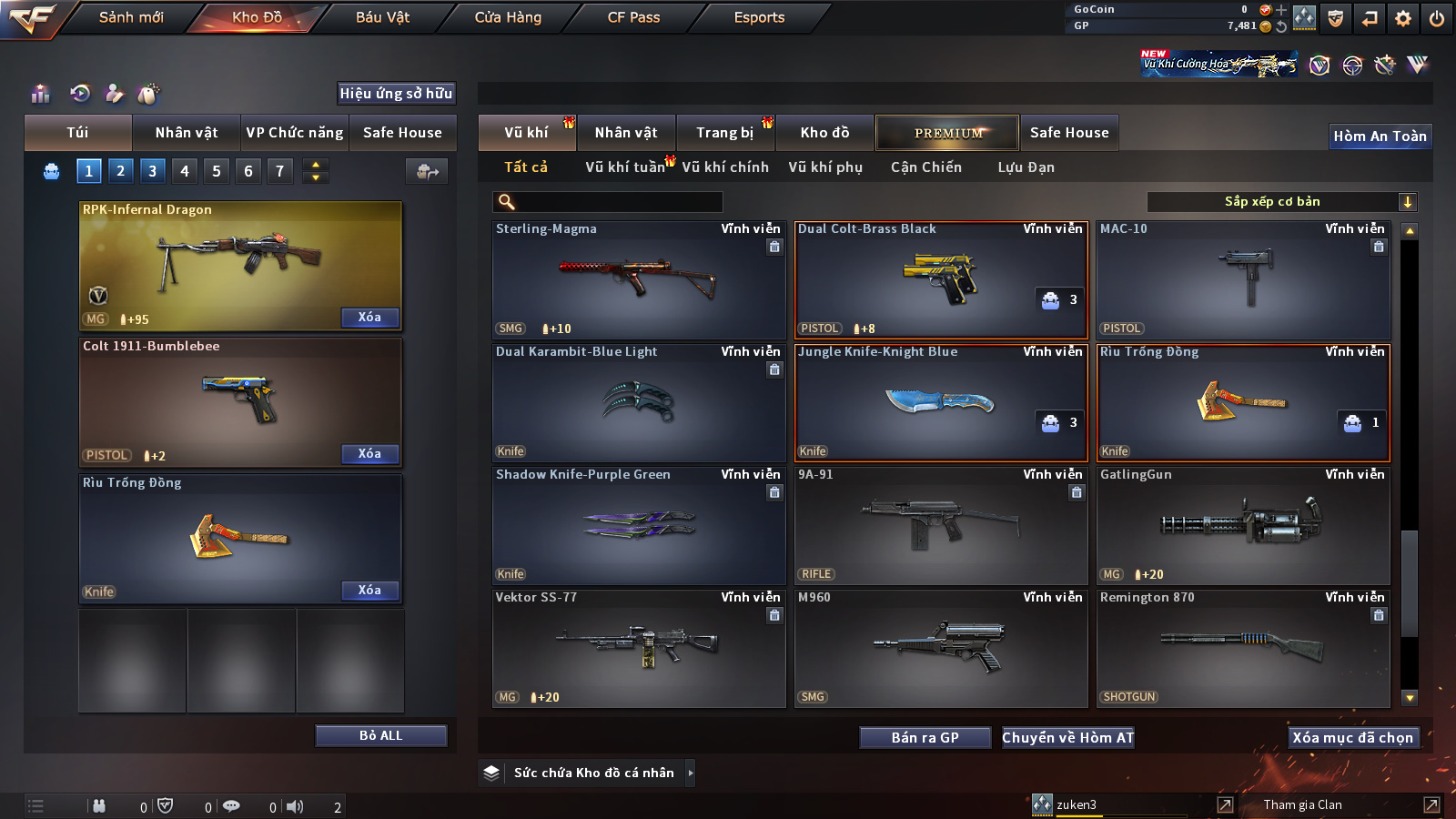The width and height of the screenshot is (1456, 819).
Task: Switch to bag page 3
Action: pos(152,171)
